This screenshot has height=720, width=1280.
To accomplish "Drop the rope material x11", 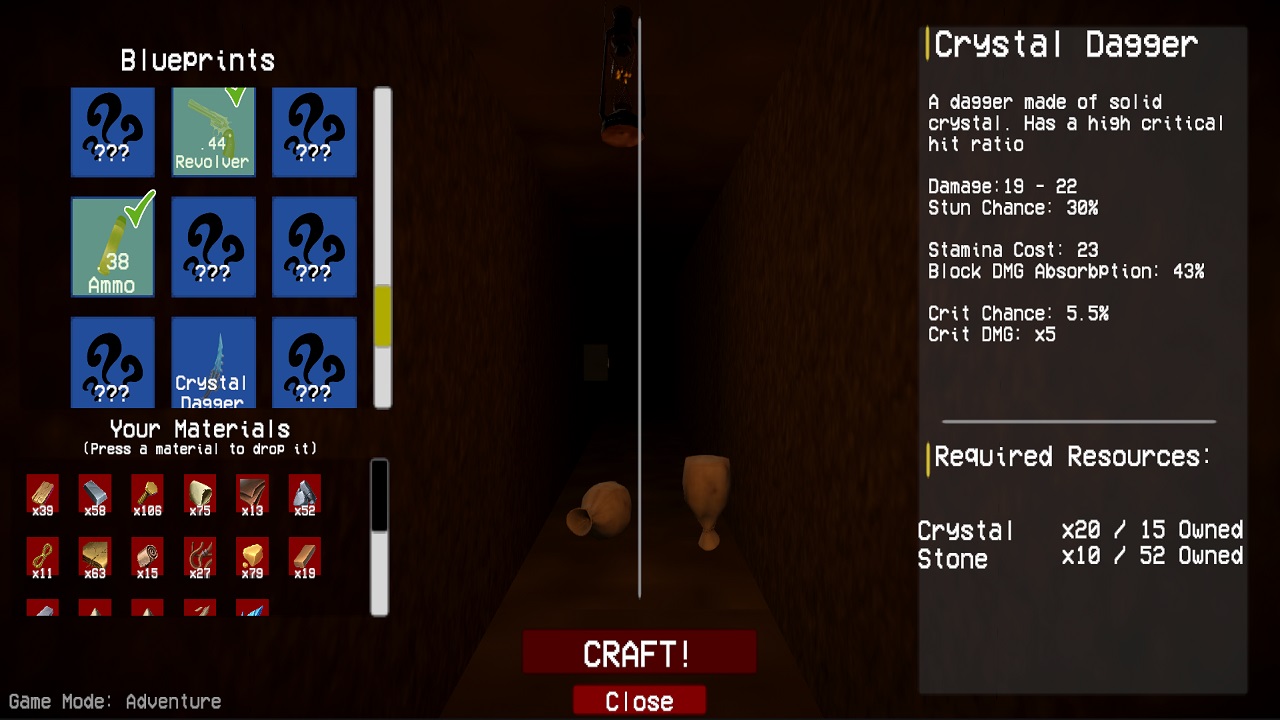I will (41, 557).
